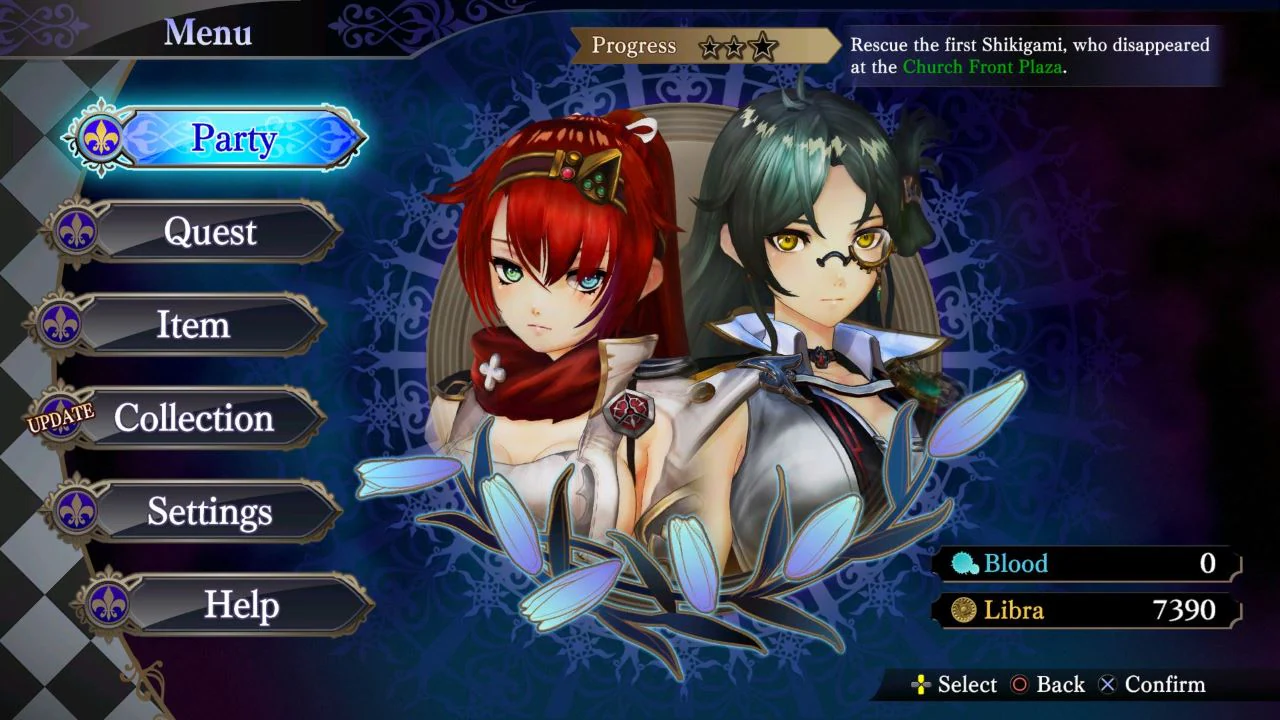Click the gold Libra coin icon
This screenshot has height=720, width=1280.
pyautogui.click(x=962, y=610)
